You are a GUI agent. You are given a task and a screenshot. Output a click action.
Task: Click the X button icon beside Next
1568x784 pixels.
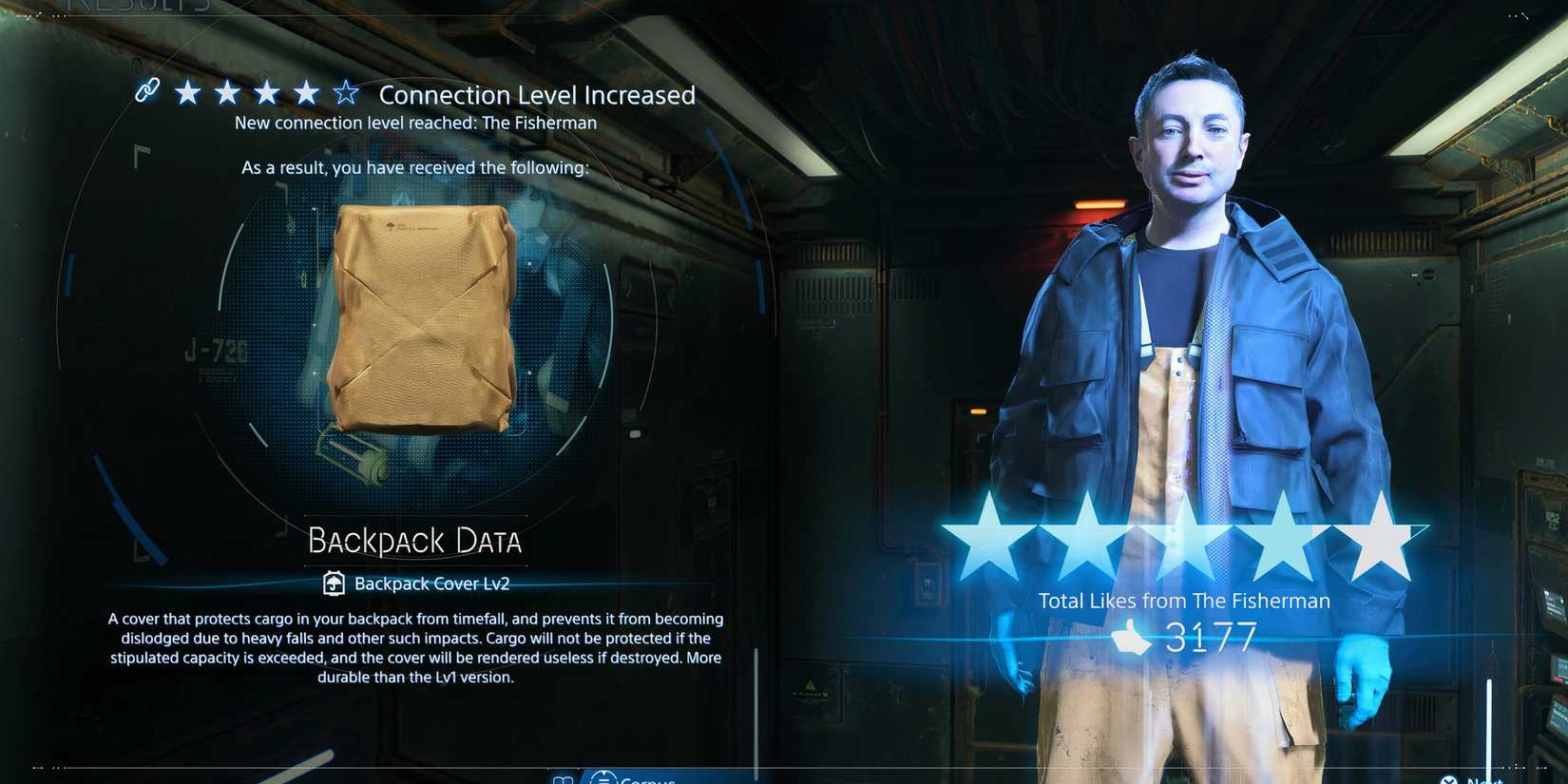point(1448,780)
